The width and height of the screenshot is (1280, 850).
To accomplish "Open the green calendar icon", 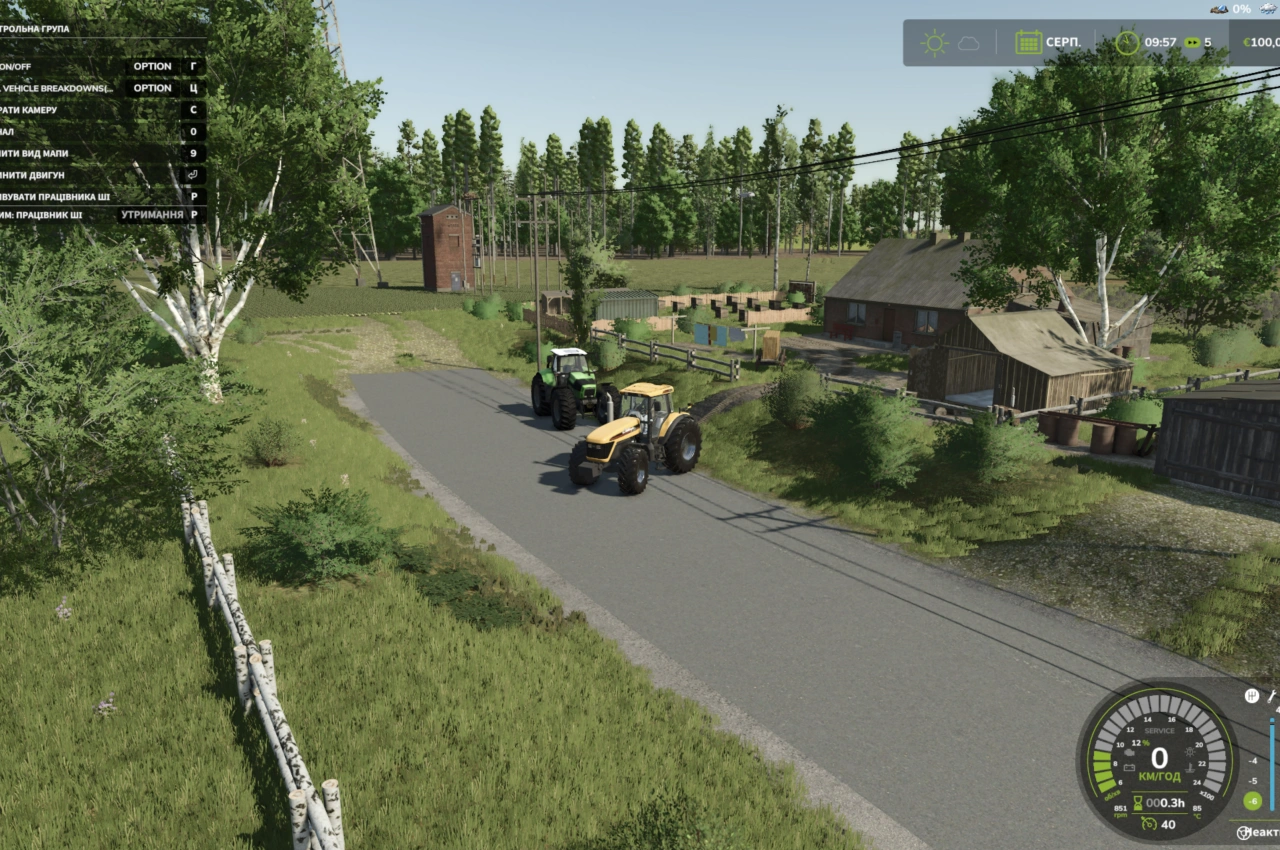I will (1028, 42).
